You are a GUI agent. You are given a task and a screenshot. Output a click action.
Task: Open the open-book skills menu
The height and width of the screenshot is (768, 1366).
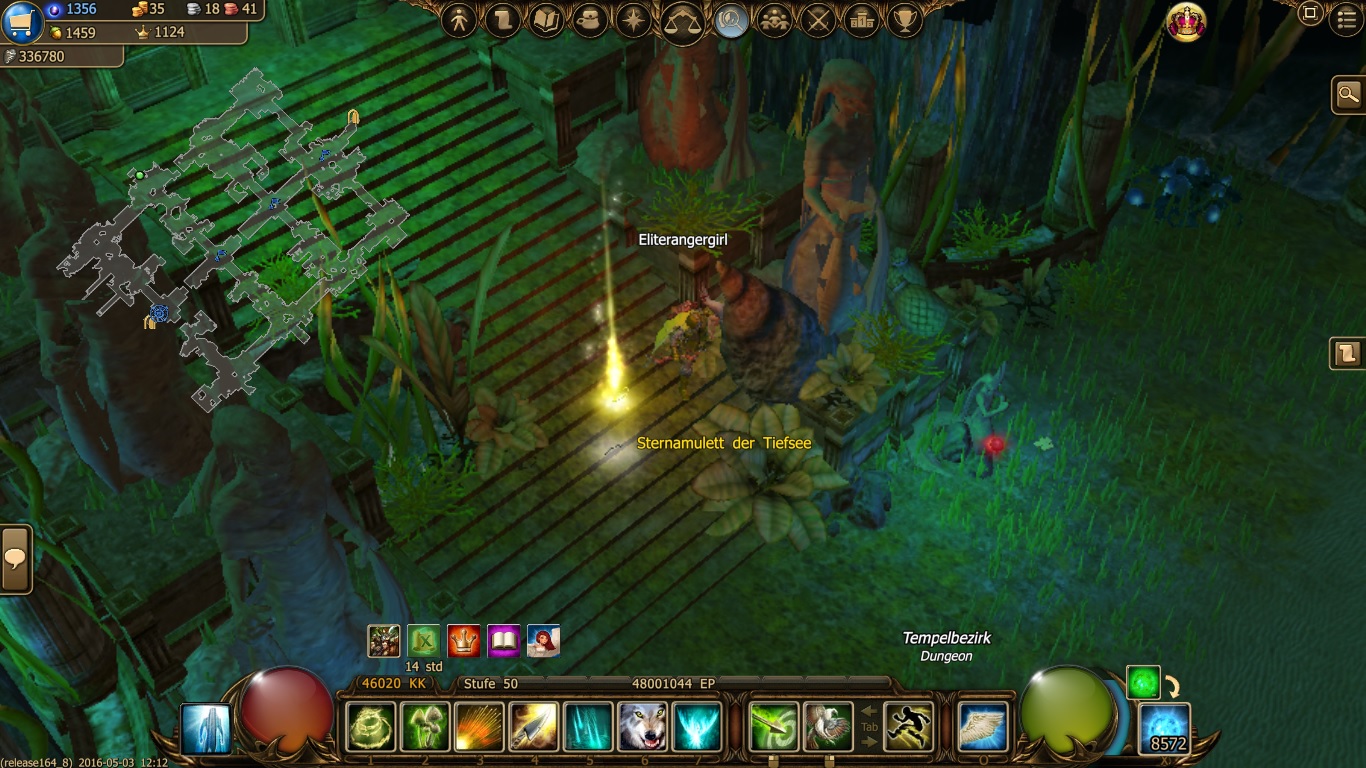(546, 21)
